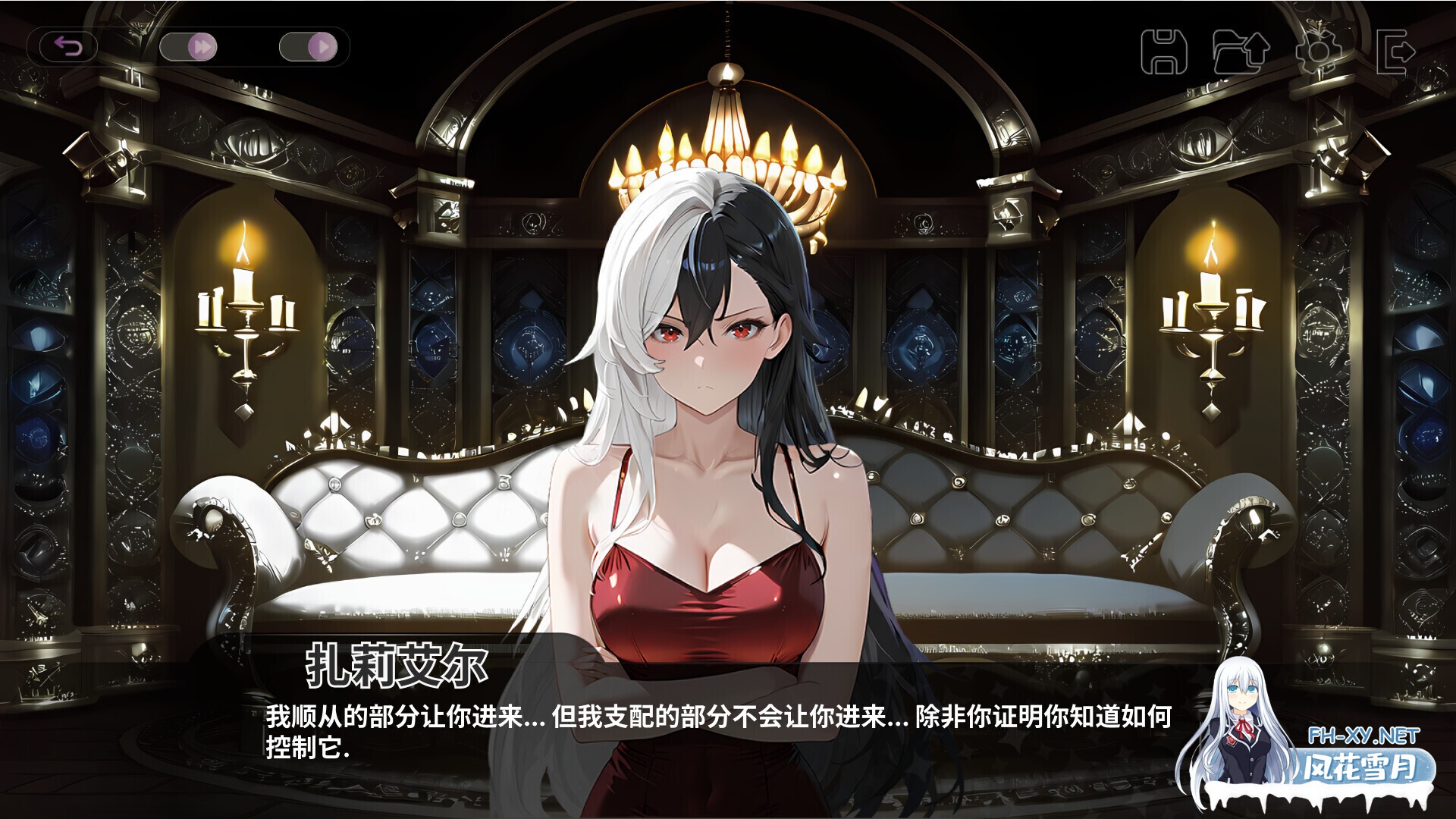Exit the game using the door icon
1456x819 pixels.
tap(1395, 52)
